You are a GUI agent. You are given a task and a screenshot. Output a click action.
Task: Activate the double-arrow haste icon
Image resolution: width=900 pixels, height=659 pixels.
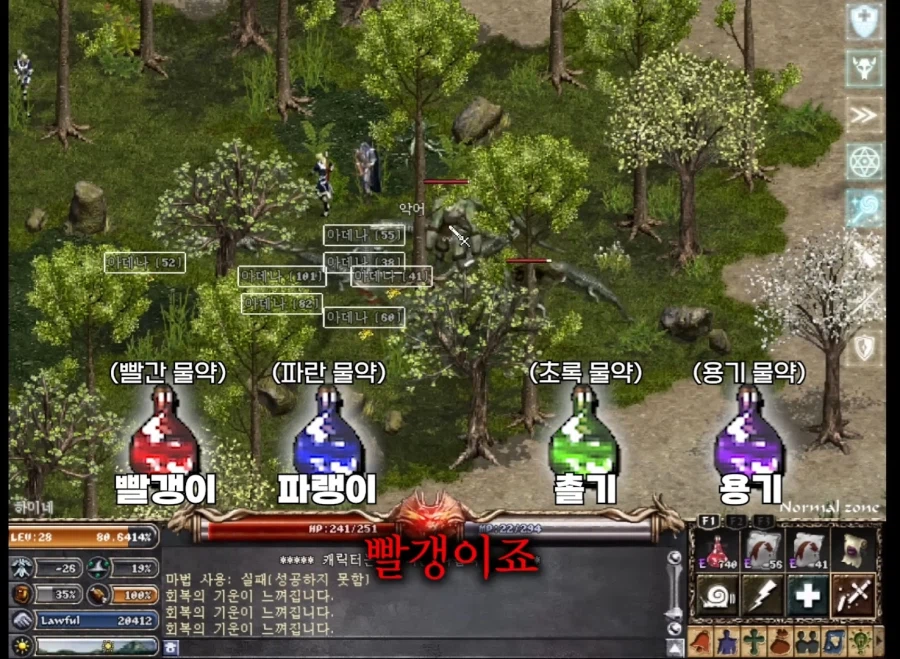[x=863, y=116]
